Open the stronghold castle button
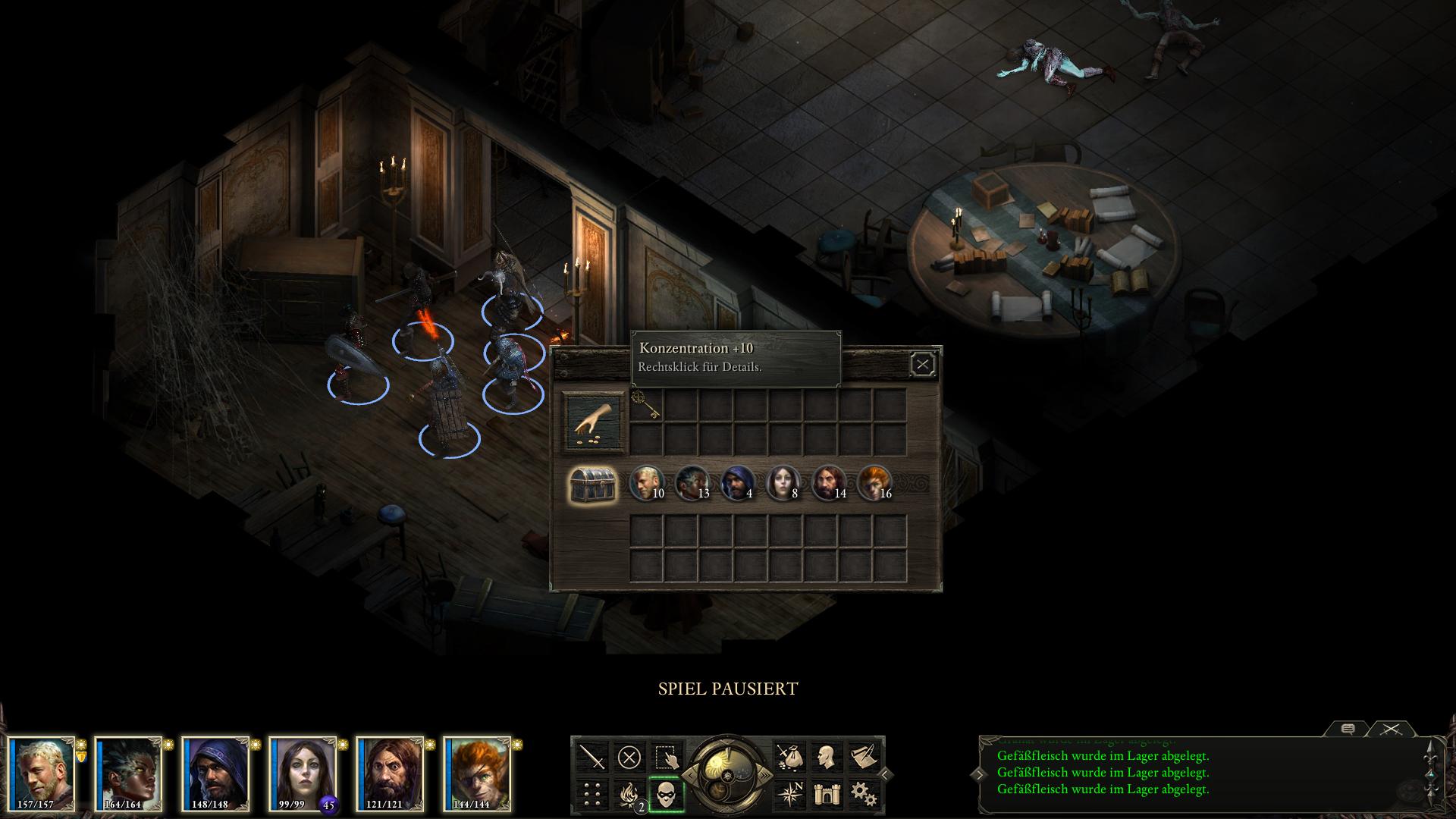Screen dimensions: 1456x819 826,794
